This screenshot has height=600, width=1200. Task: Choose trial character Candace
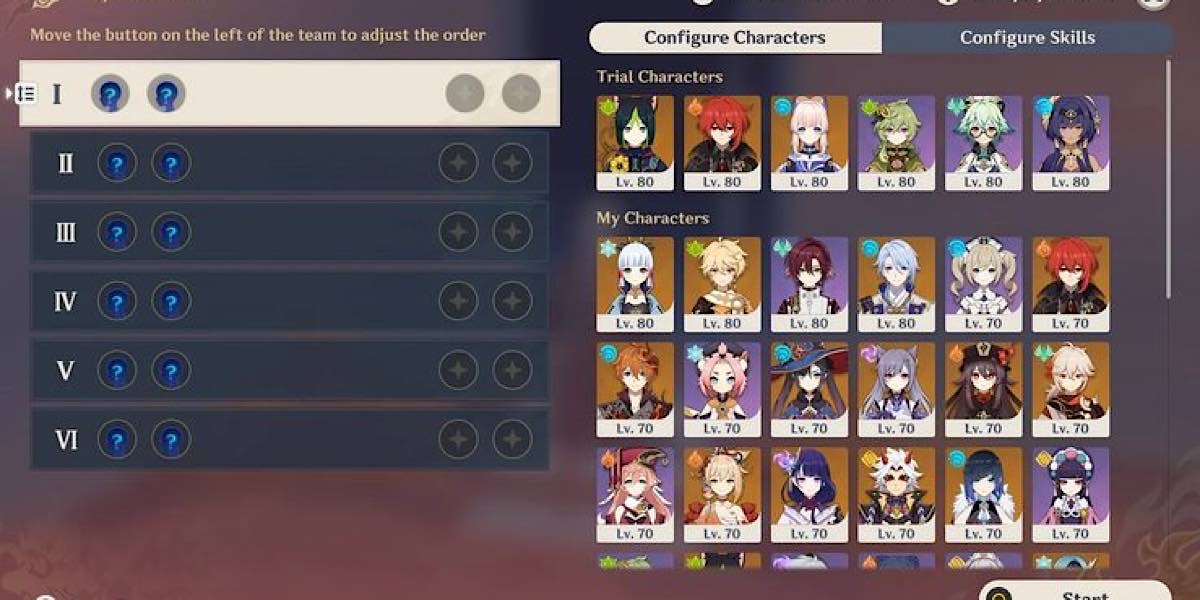pyautogui.click(x=1071, y=142)
